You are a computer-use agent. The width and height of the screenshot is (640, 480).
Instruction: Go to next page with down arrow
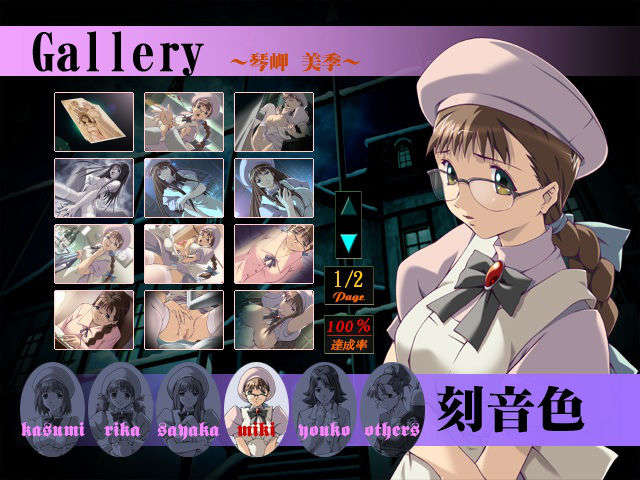point(348,242)
